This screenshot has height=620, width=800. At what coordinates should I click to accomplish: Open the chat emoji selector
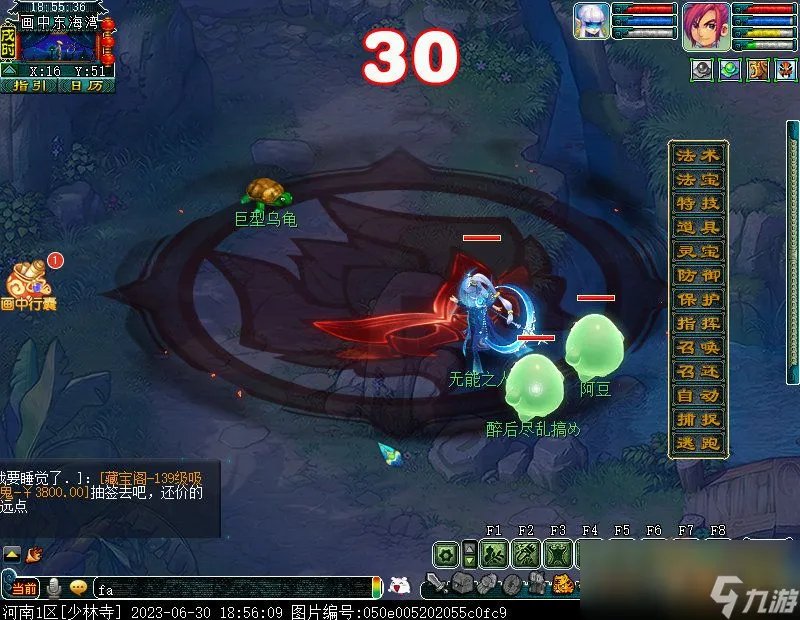(x=78, y=589)
